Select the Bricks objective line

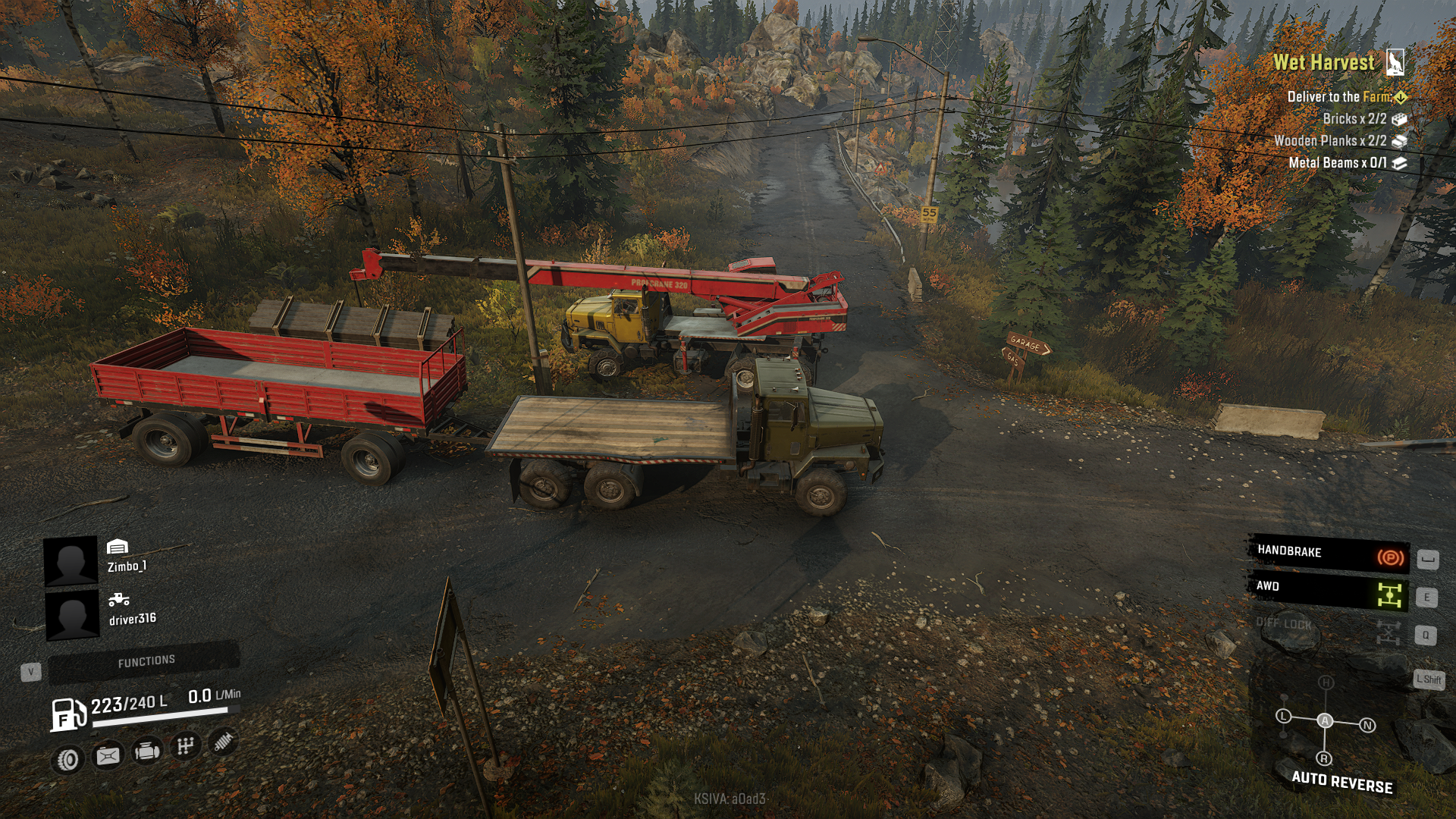(x=1354, y=118)
